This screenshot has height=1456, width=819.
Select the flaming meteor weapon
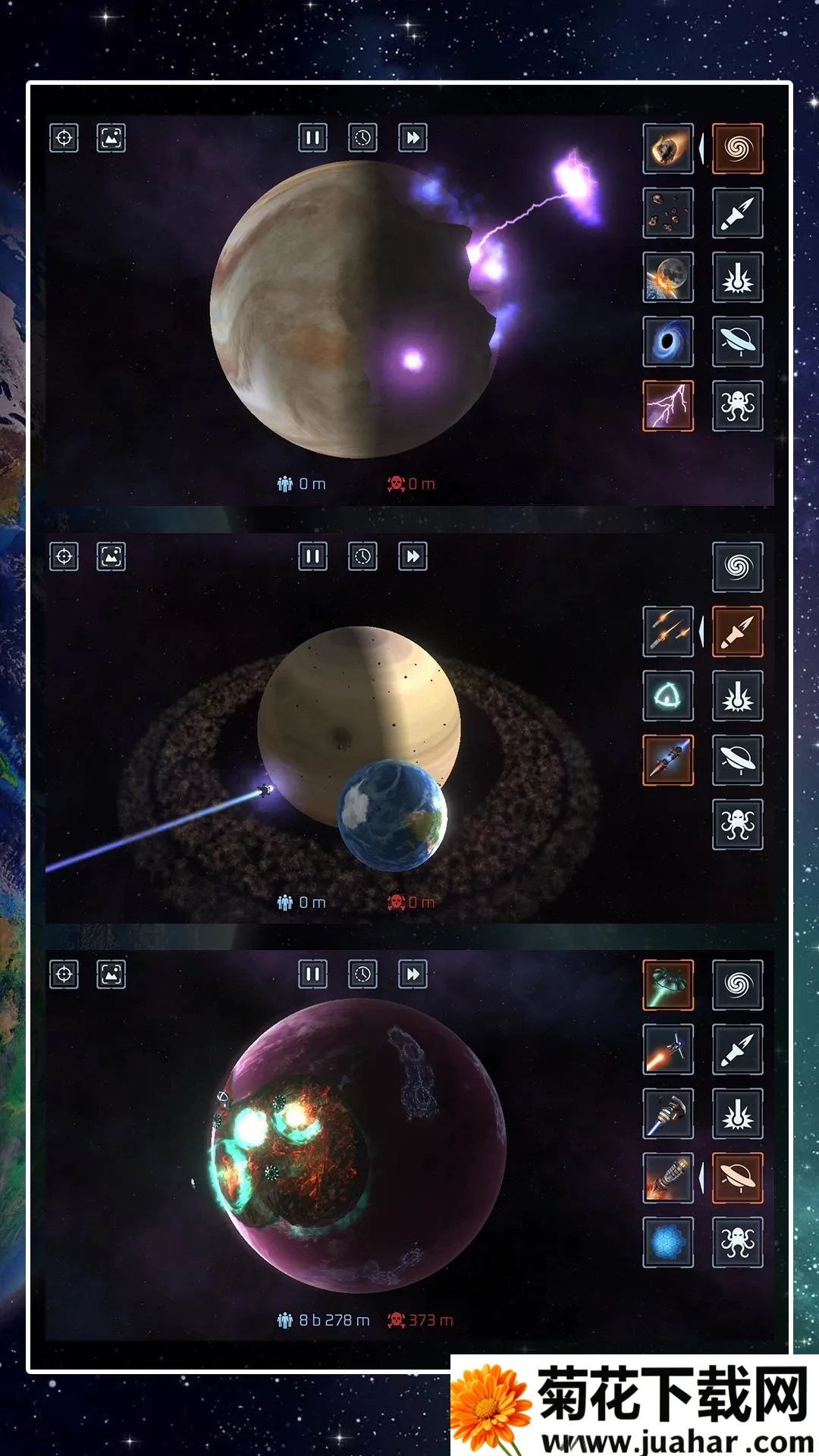[668, 149]
